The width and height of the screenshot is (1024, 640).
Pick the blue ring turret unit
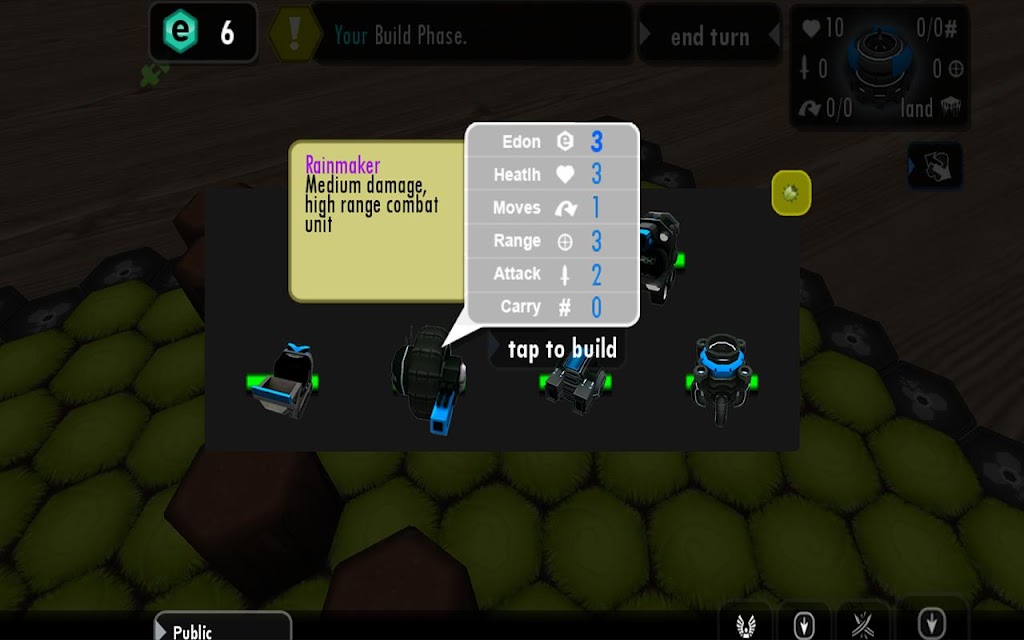[721, 379]
